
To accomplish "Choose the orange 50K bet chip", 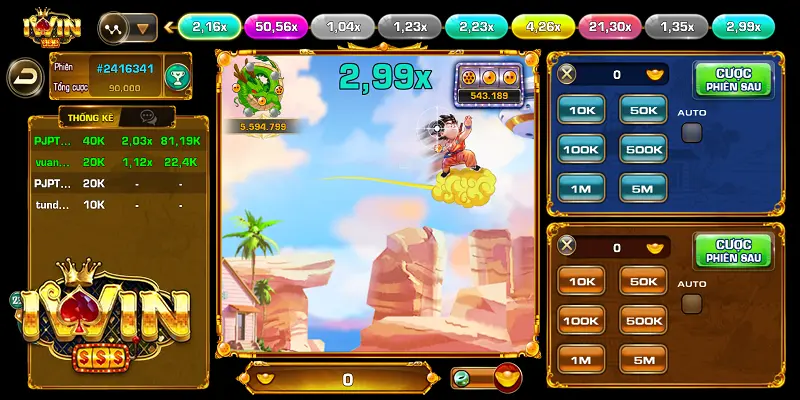I will 643,282.
